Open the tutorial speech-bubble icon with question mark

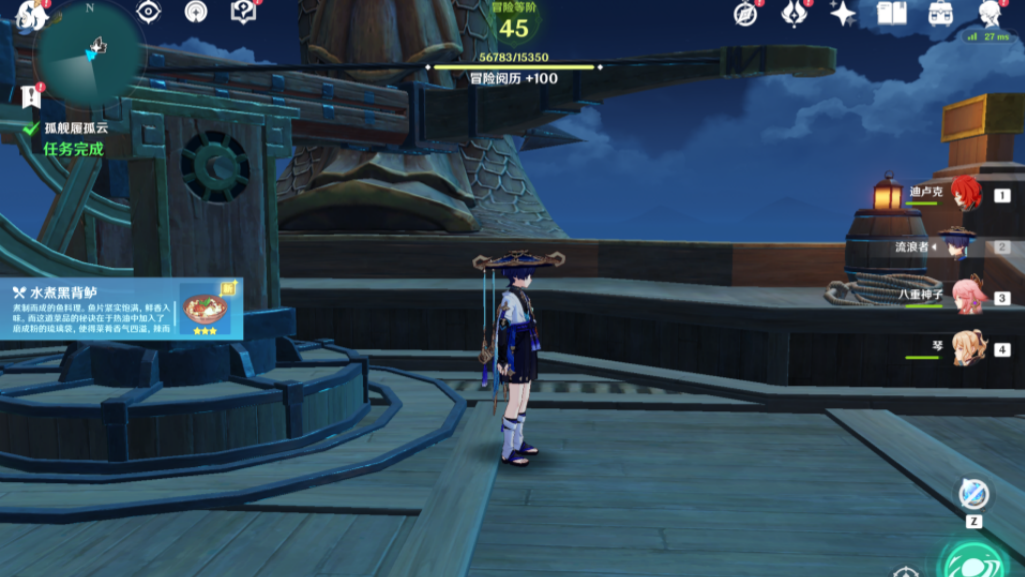[243, 12]
